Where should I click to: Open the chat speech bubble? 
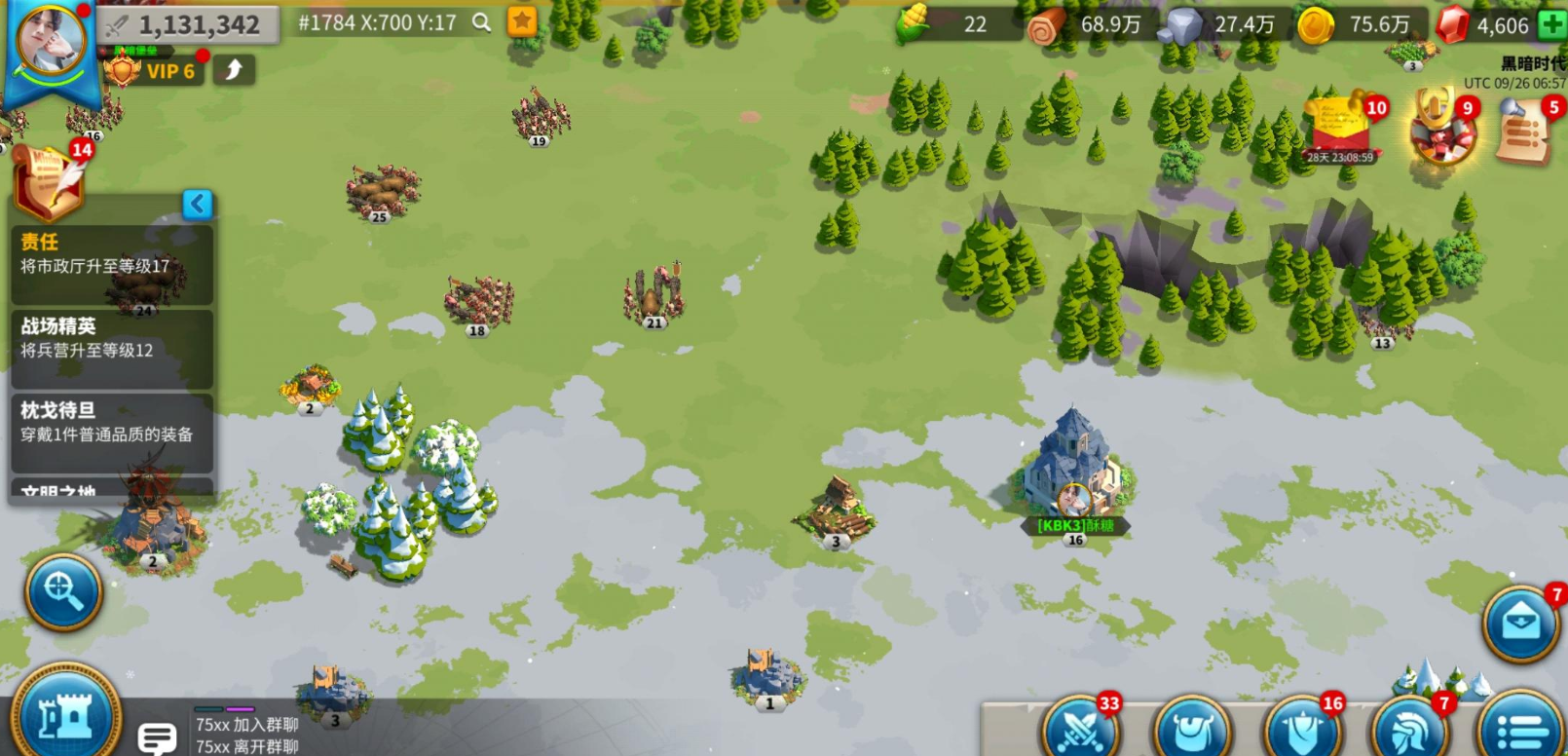click(x=156, y=737)
